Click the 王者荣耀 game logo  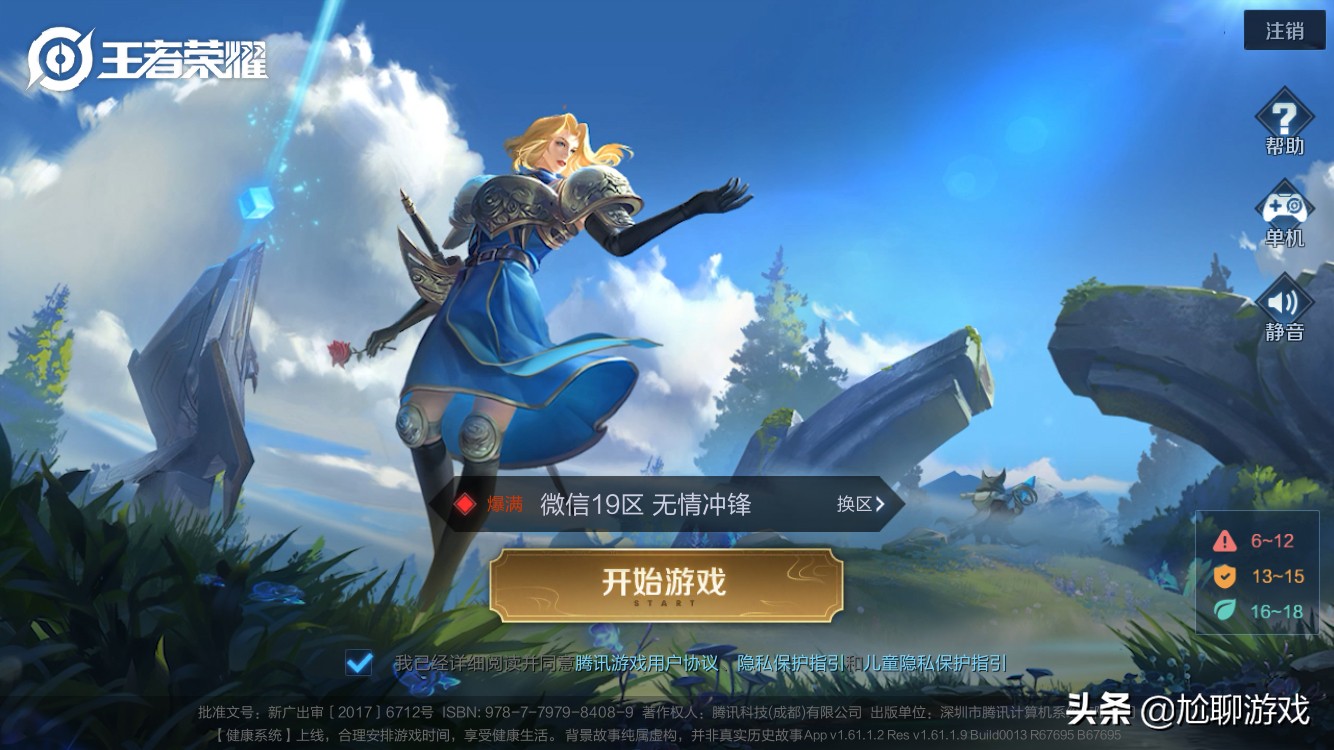150,55
